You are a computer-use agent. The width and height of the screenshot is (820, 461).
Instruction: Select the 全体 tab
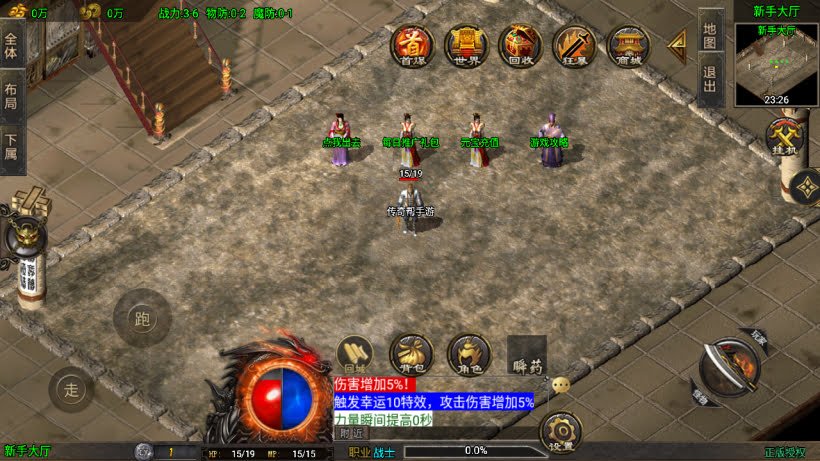tap(12, 46)
